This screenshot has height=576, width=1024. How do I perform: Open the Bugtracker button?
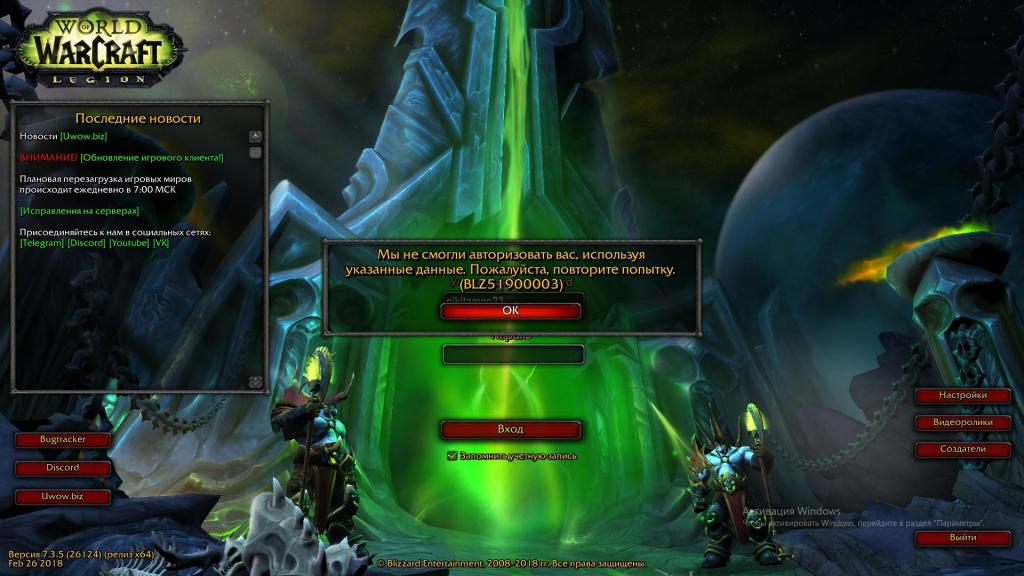pyautogui.click(x=62, y=440)
